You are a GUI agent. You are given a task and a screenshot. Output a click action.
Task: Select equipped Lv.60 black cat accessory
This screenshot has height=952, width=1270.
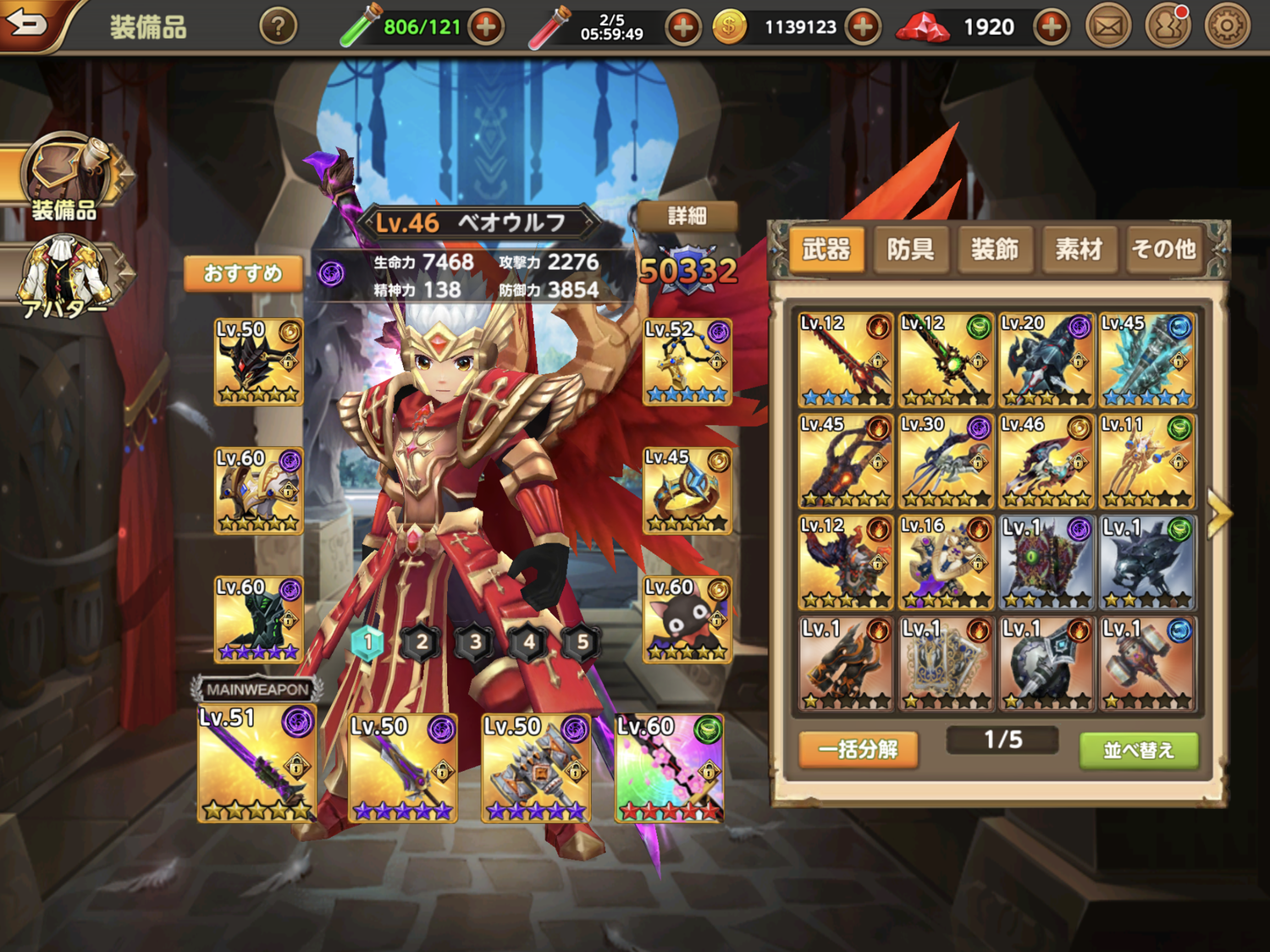click(x=687, y=619)
